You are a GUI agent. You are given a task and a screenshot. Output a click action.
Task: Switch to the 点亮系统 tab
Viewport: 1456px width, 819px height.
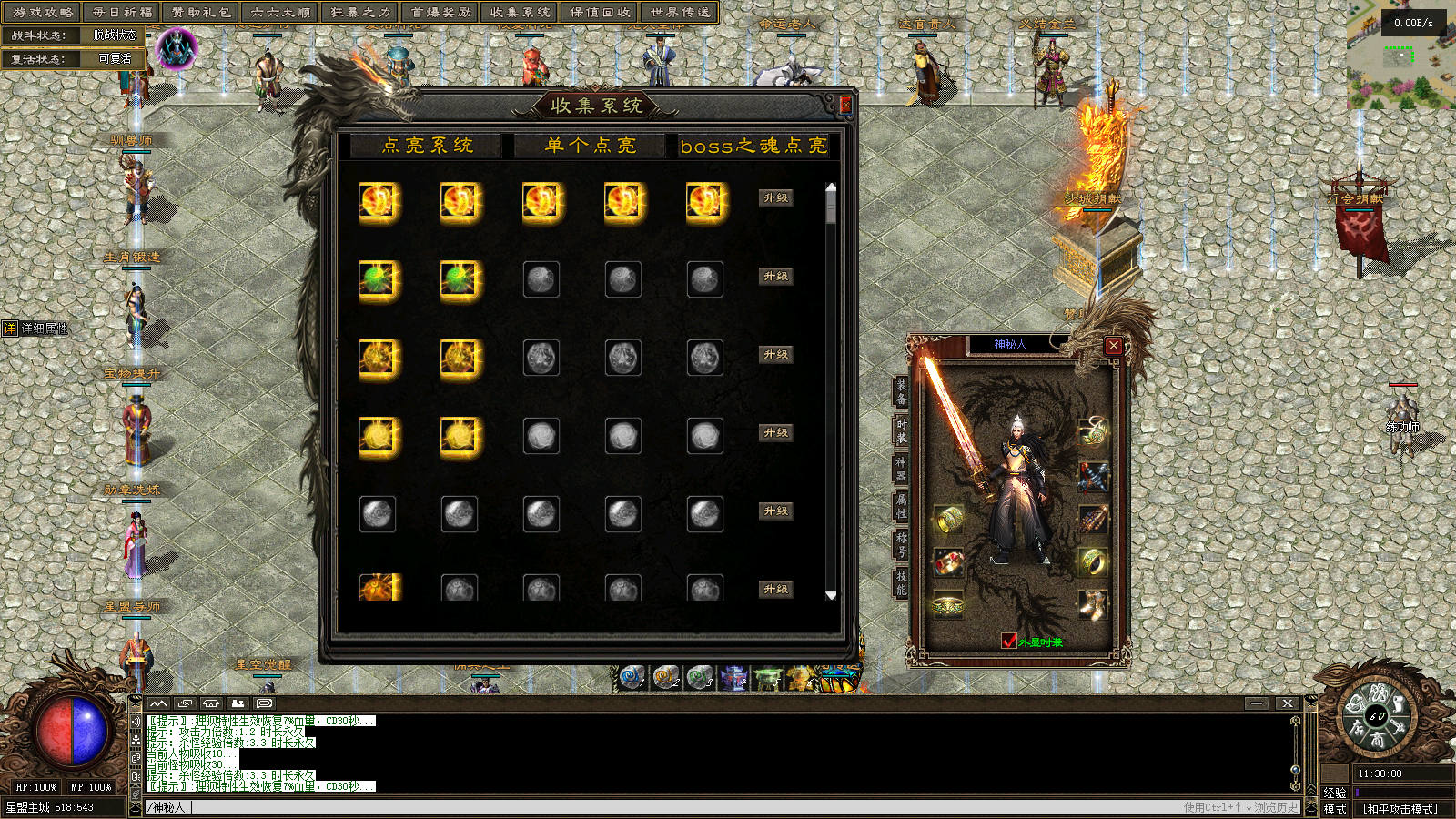[427, 146]
